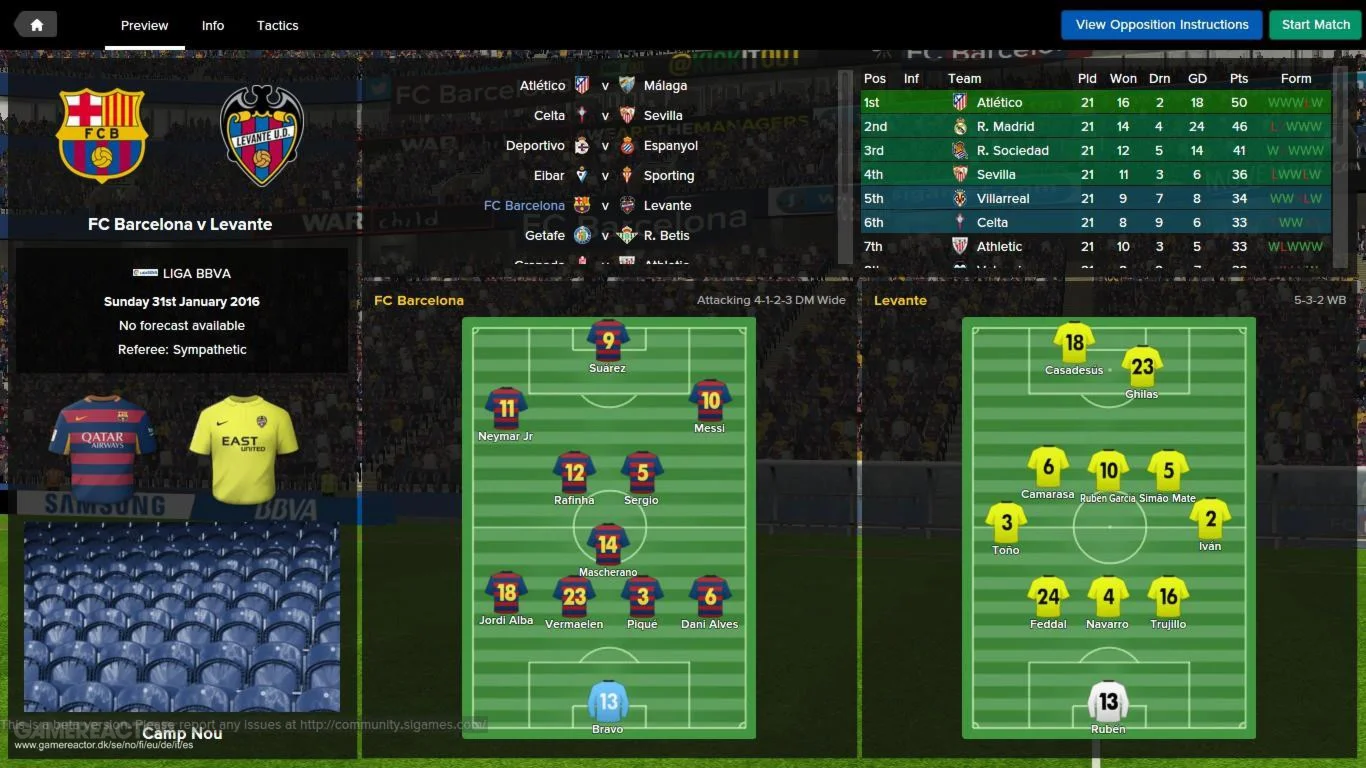Select Levante striker Ghilas
The image size is (1366, 768).
1142,367
